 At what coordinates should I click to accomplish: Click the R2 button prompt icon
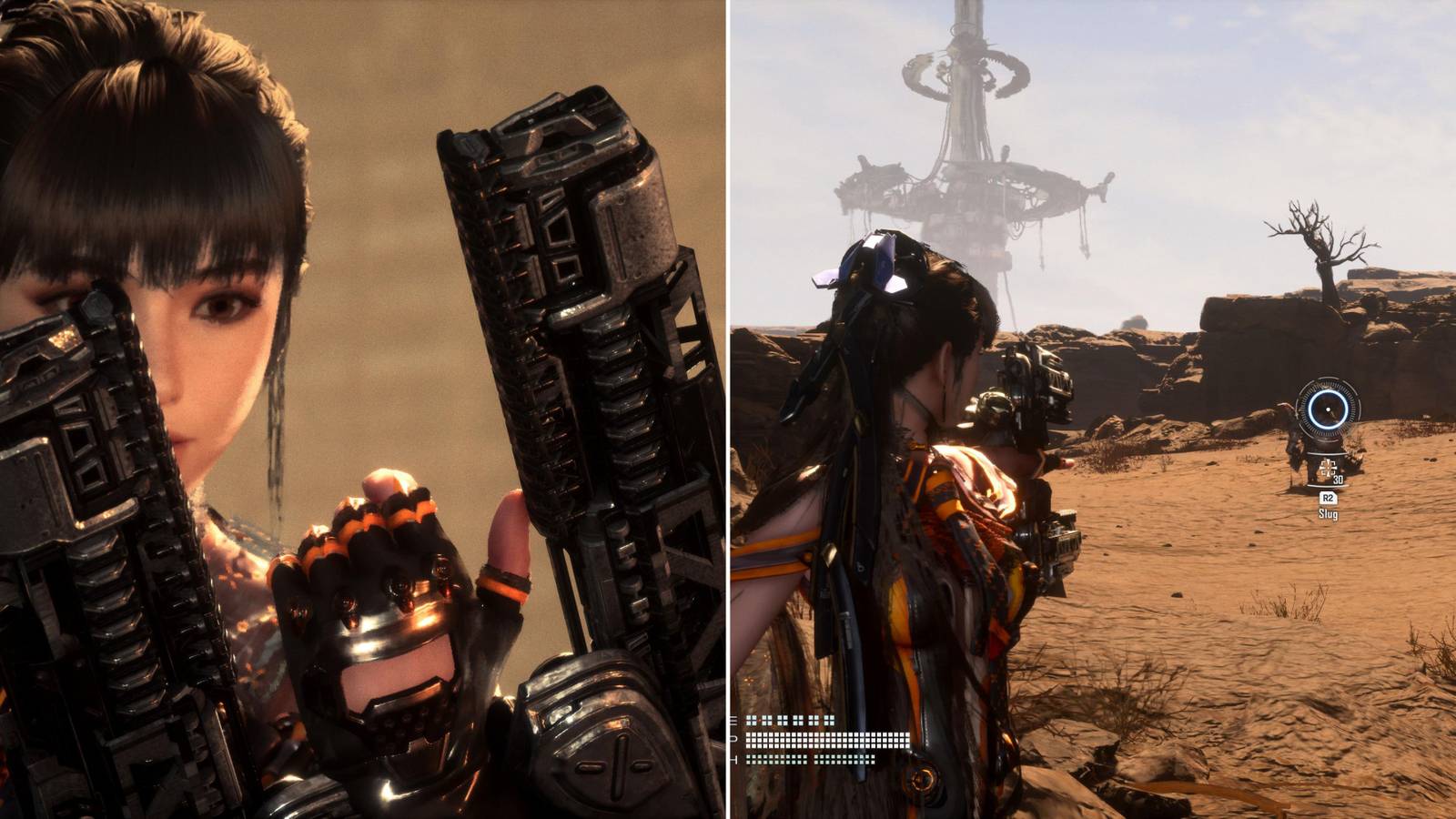pyautogui.click(x=1329, y=497)
